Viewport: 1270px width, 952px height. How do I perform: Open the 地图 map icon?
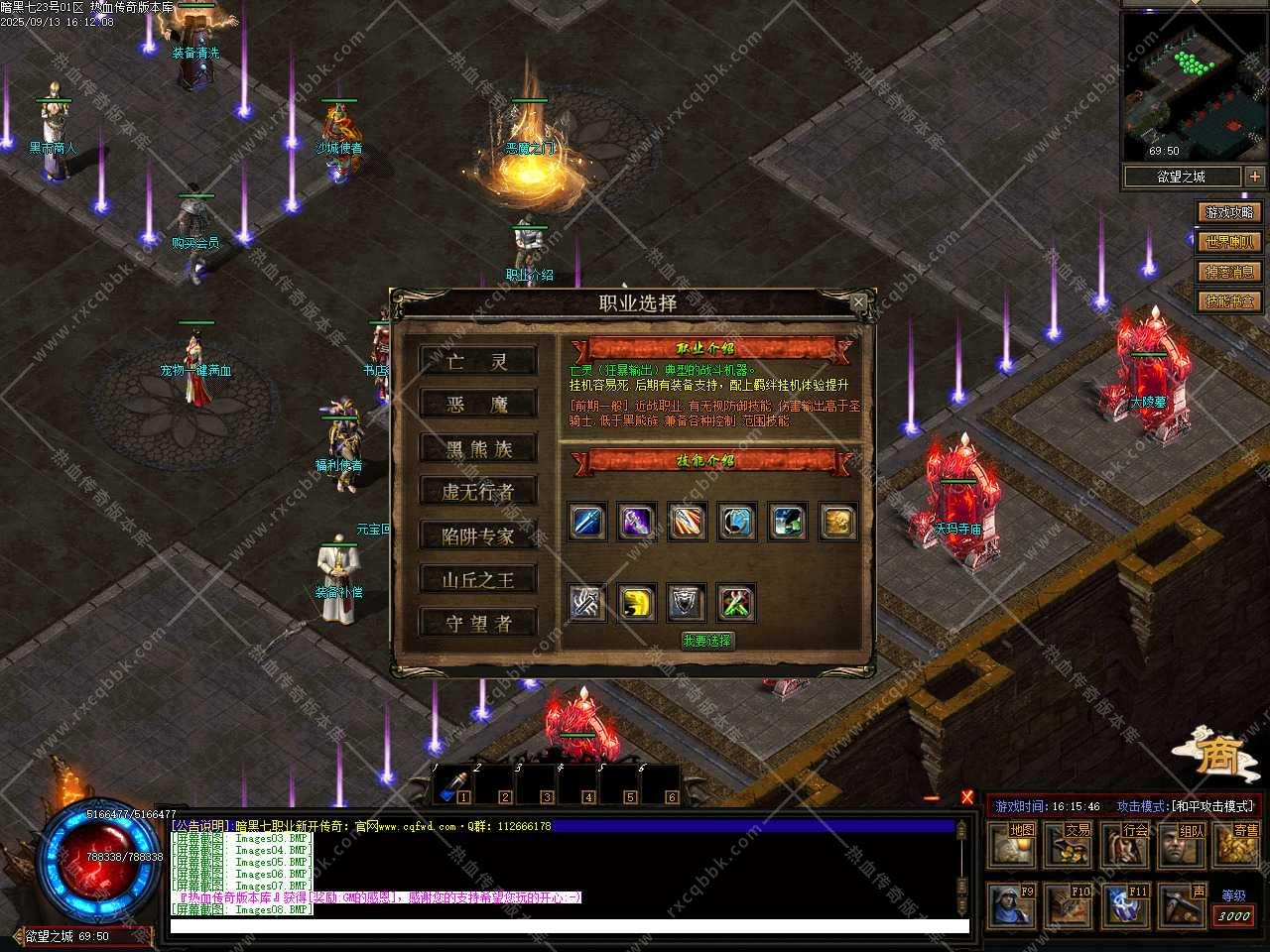coord(1013,845)
